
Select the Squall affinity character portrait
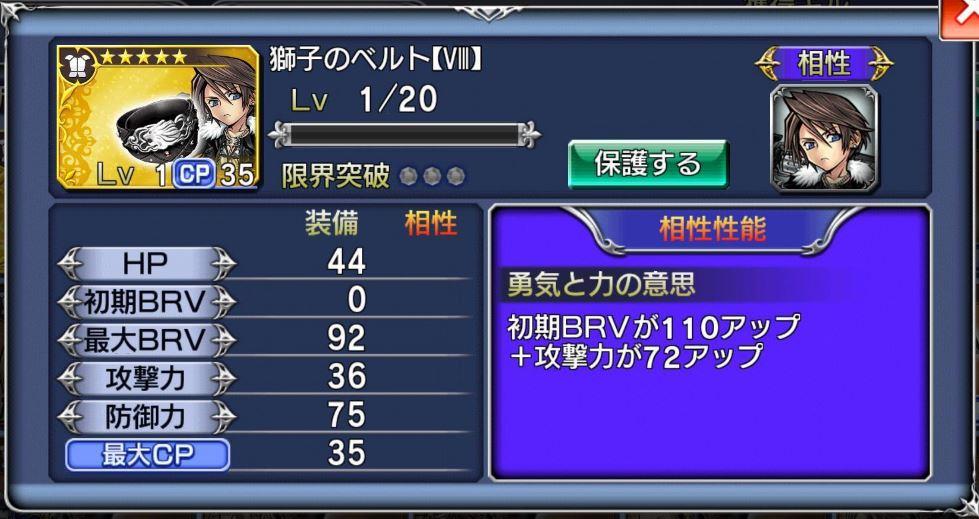click(824, 136)
